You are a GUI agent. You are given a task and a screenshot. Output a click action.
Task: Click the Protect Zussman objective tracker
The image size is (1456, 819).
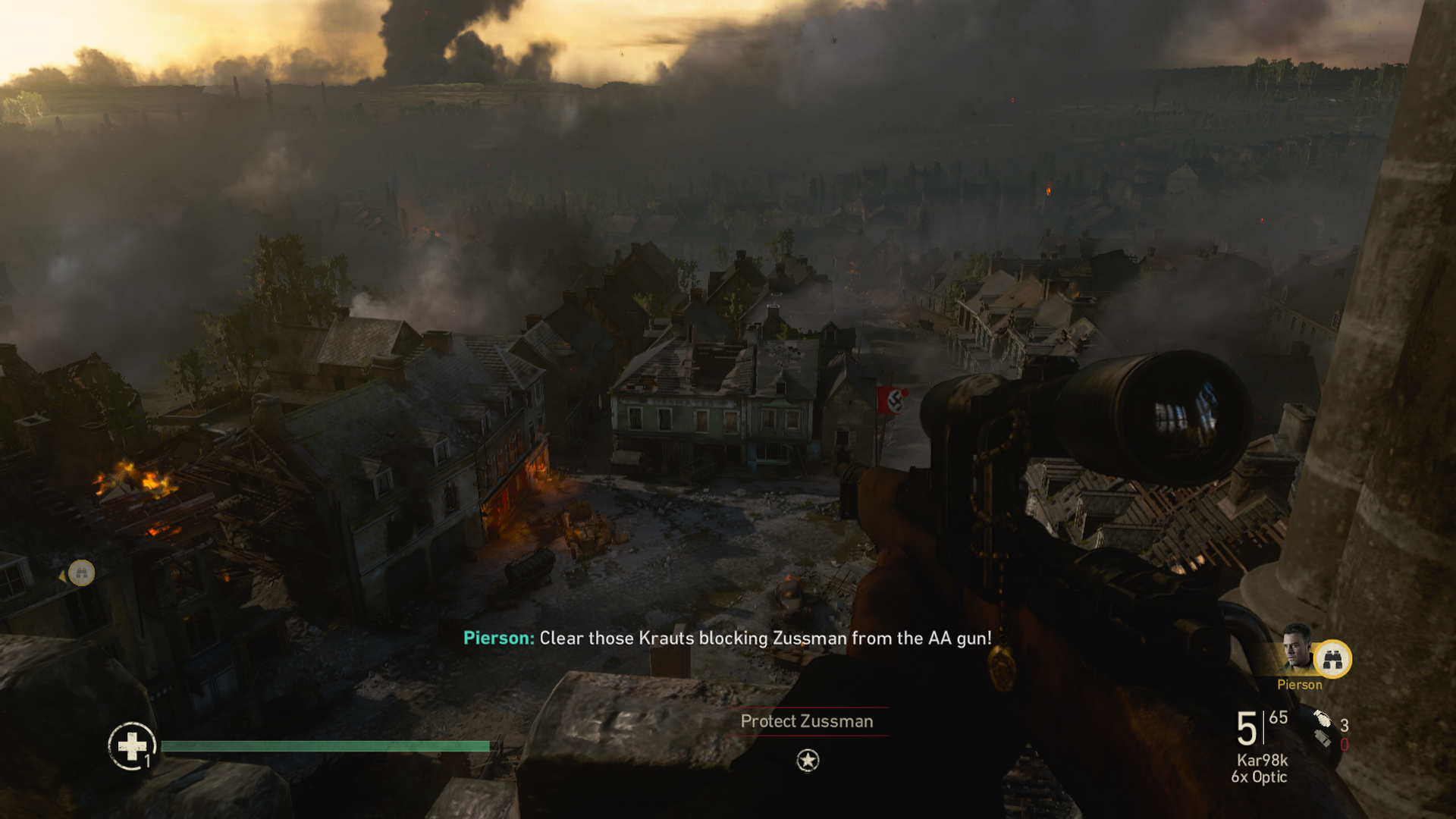click(807, 721)
